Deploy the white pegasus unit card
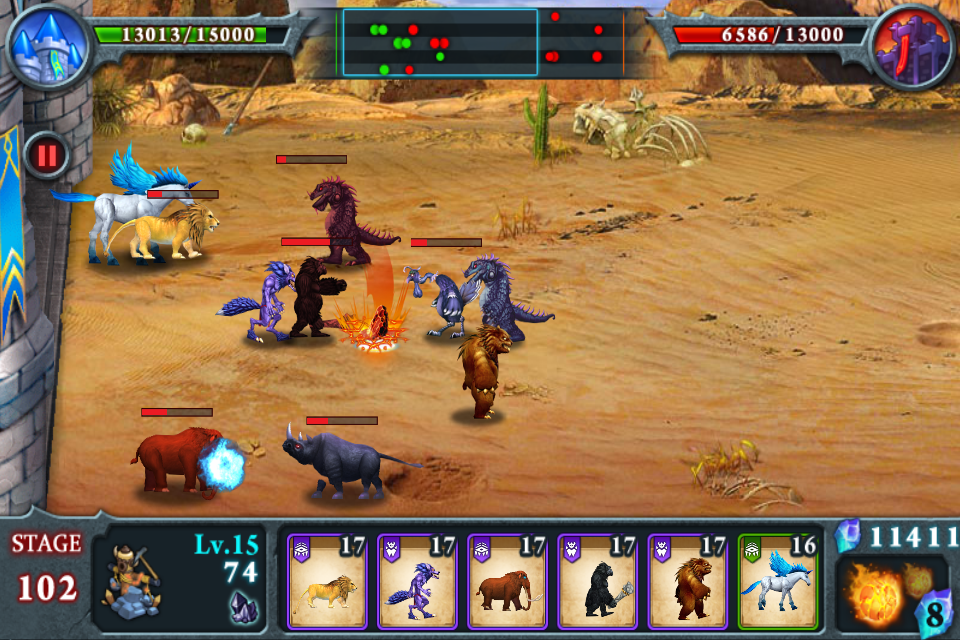Screen dimensions: 960x640 (x=778, y=582)
